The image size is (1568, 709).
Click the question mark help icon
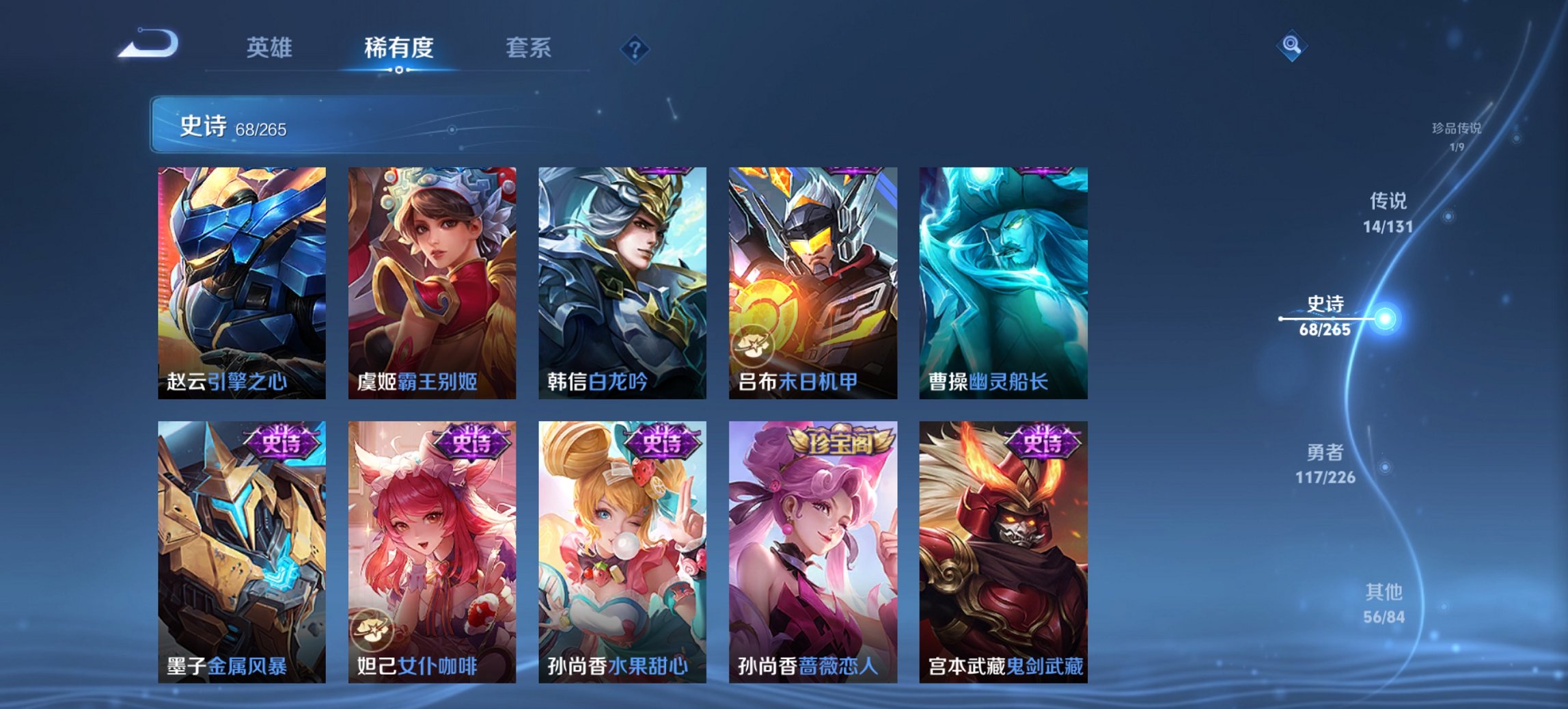pos(635,49)
